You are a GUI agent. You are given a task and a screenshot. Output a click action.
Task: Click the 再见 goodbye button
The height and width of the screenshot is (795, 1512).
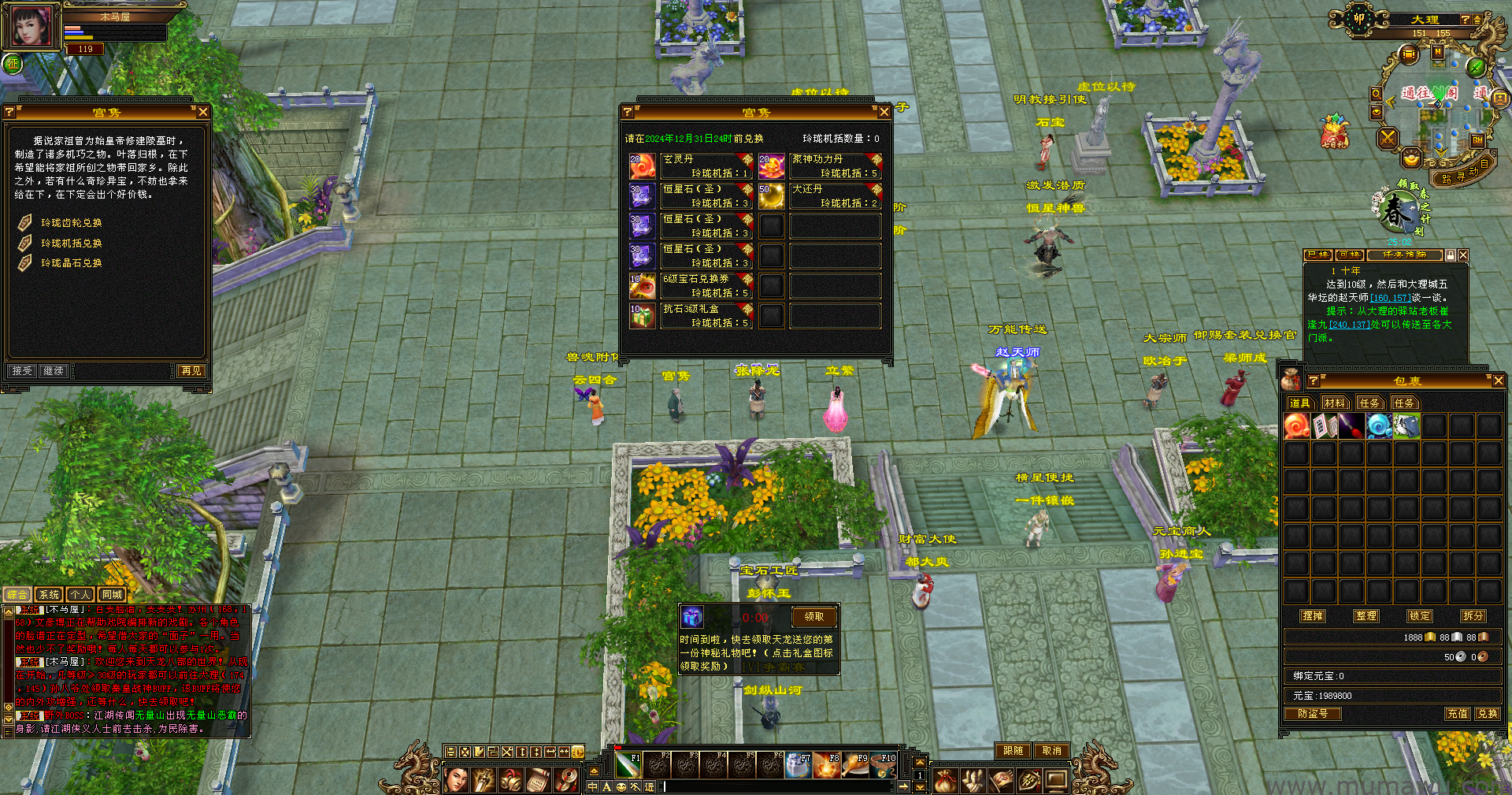191,370
